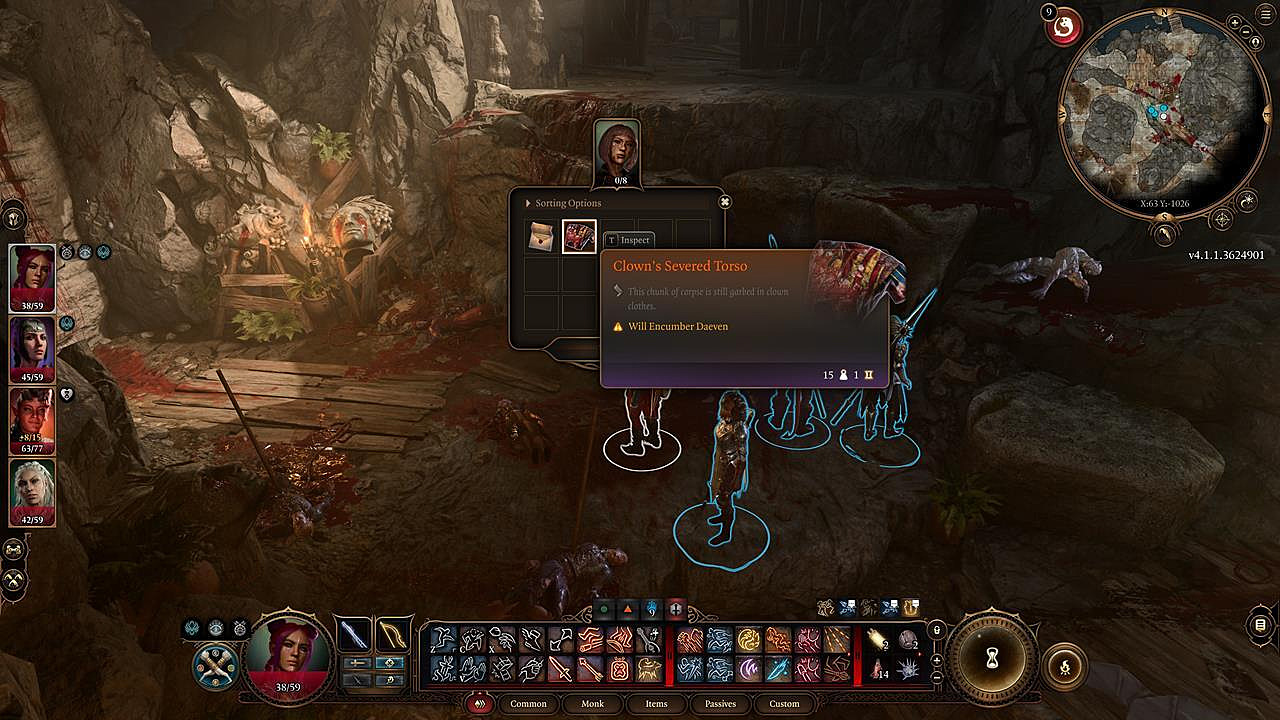The image size is (1280, 720).
Task: Select the melee weapon slot
Action: coord(354,635)
